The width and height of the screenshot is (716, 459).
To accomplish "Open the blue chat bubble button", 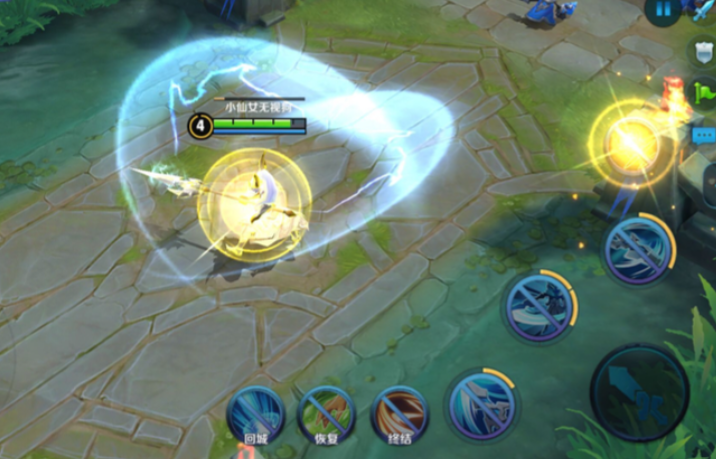I will [x=704, y=133].
